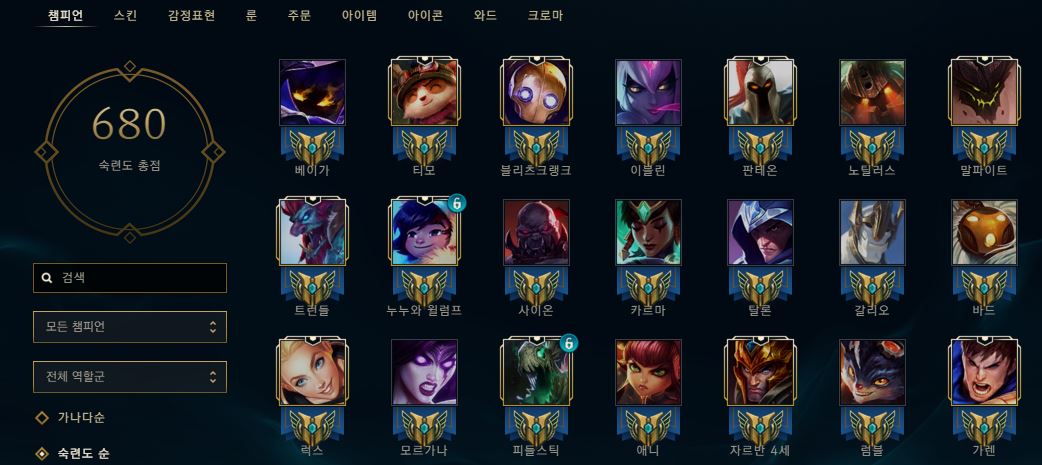Click the 럭스 champion portrait
Screen dimensions: 1042x465
coord(312,372)
